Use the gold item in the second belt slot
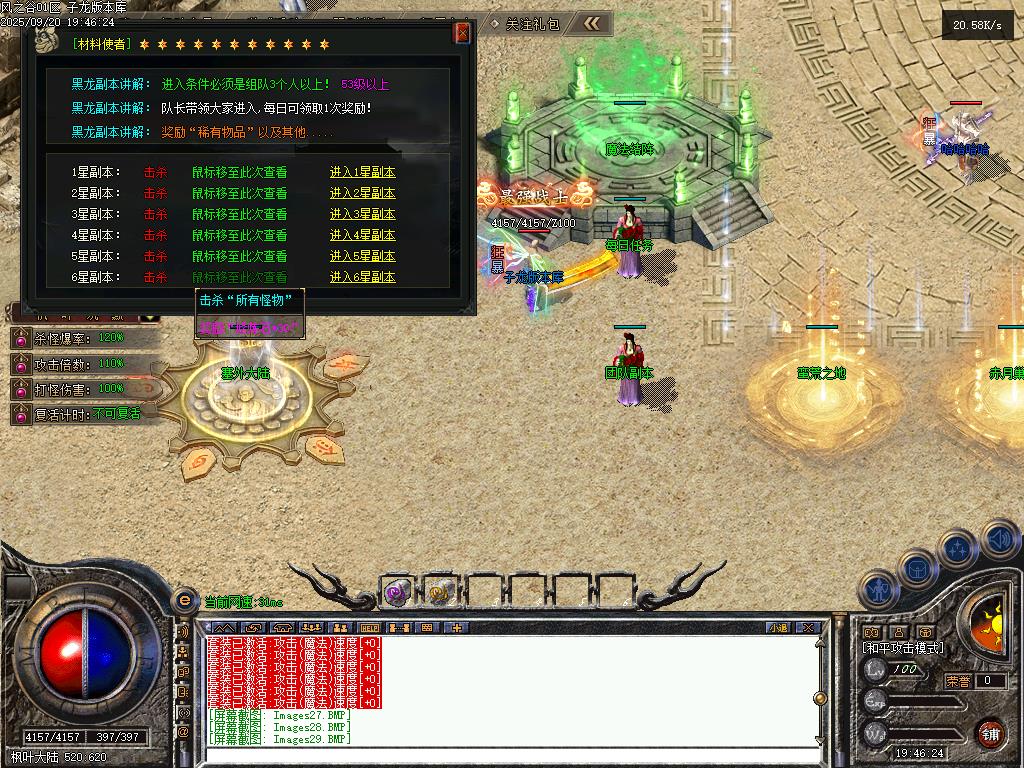This screenshot has width=1024, height=768. (x=438, y=593)
